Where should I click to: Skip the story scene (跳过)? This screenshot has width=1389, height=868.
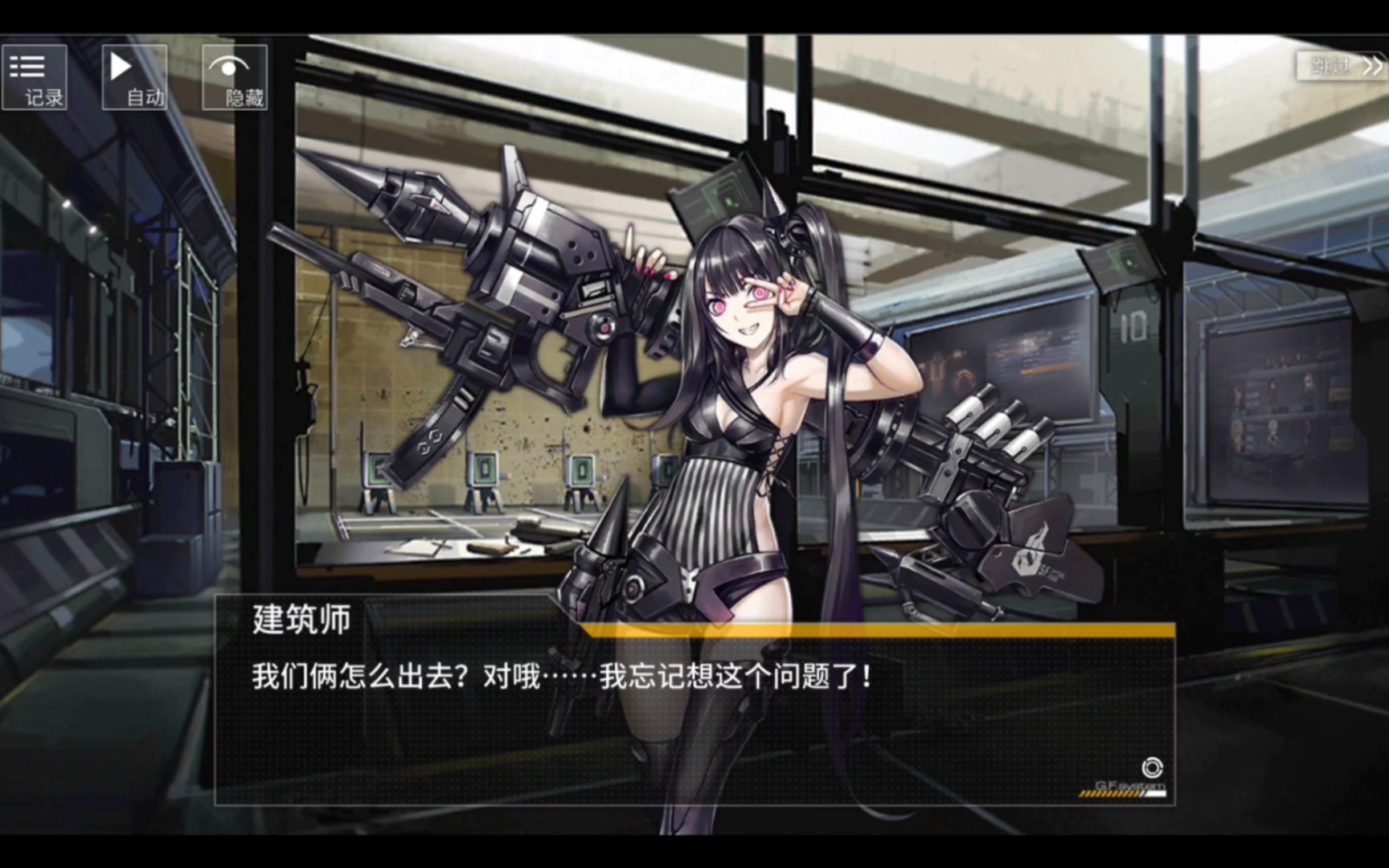click(x=1342, y=66)
